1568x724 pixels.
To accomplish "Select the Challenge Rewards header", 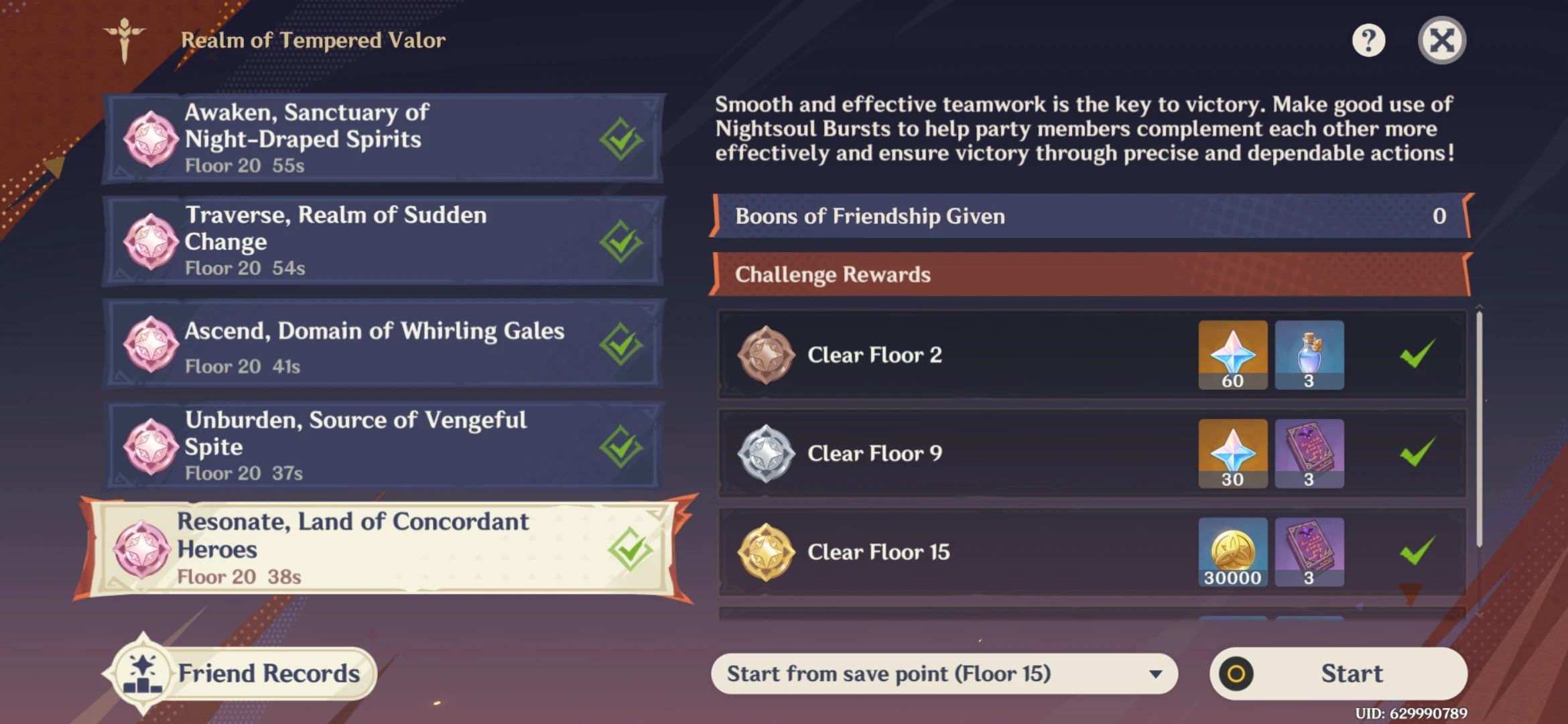I will coord(1086,274).
